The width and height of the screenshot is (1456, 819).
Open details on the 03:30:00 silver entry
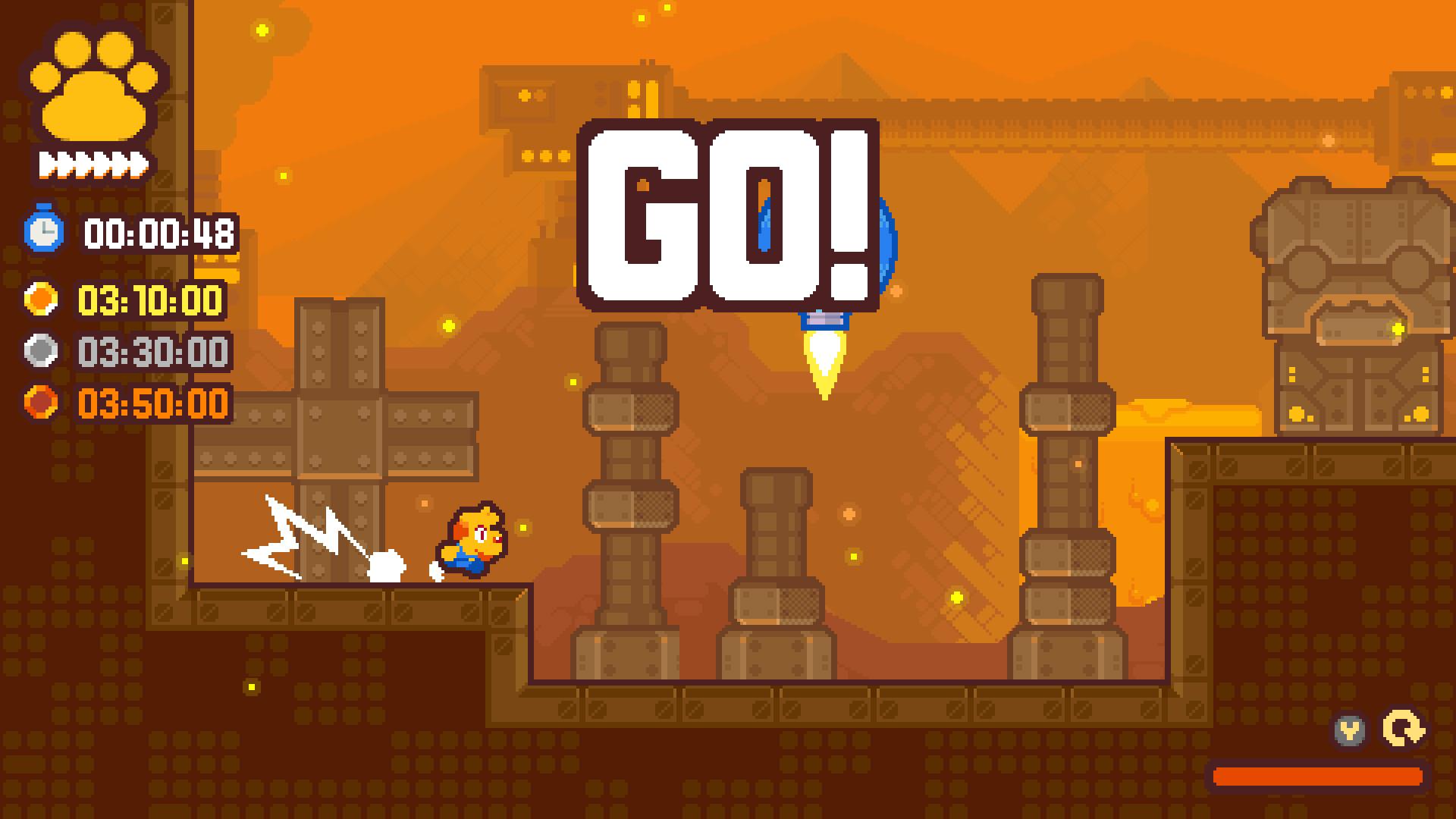152,350
